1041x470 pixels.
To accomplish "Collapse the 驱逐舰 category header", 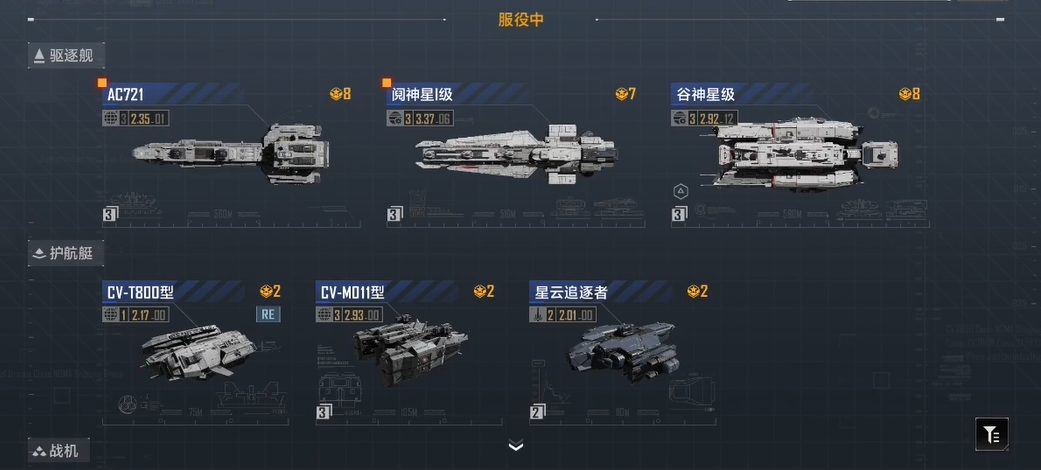I will point(66,56).
